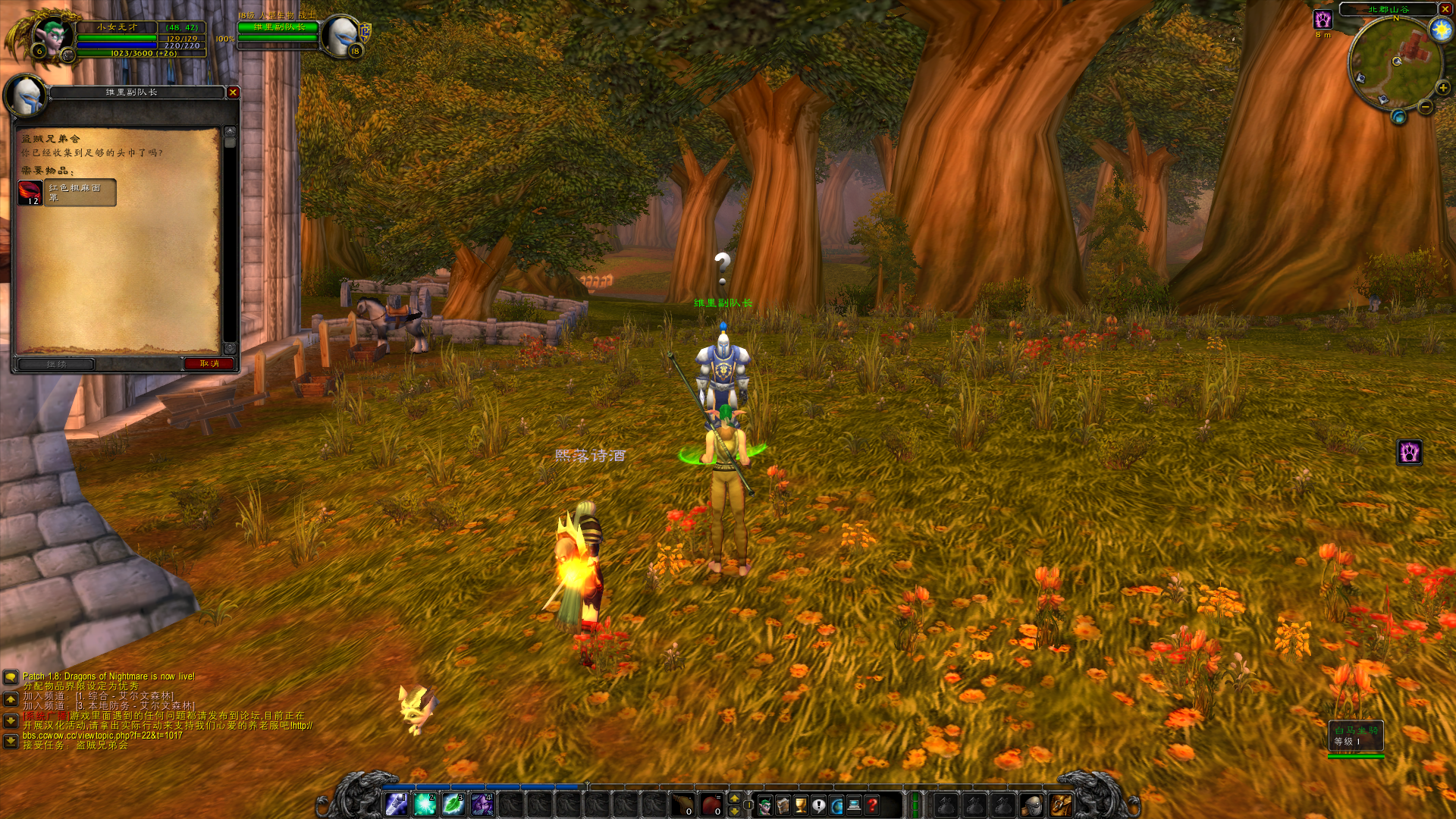
Task: Open the spellbook micro button
Action: [783, 805]
